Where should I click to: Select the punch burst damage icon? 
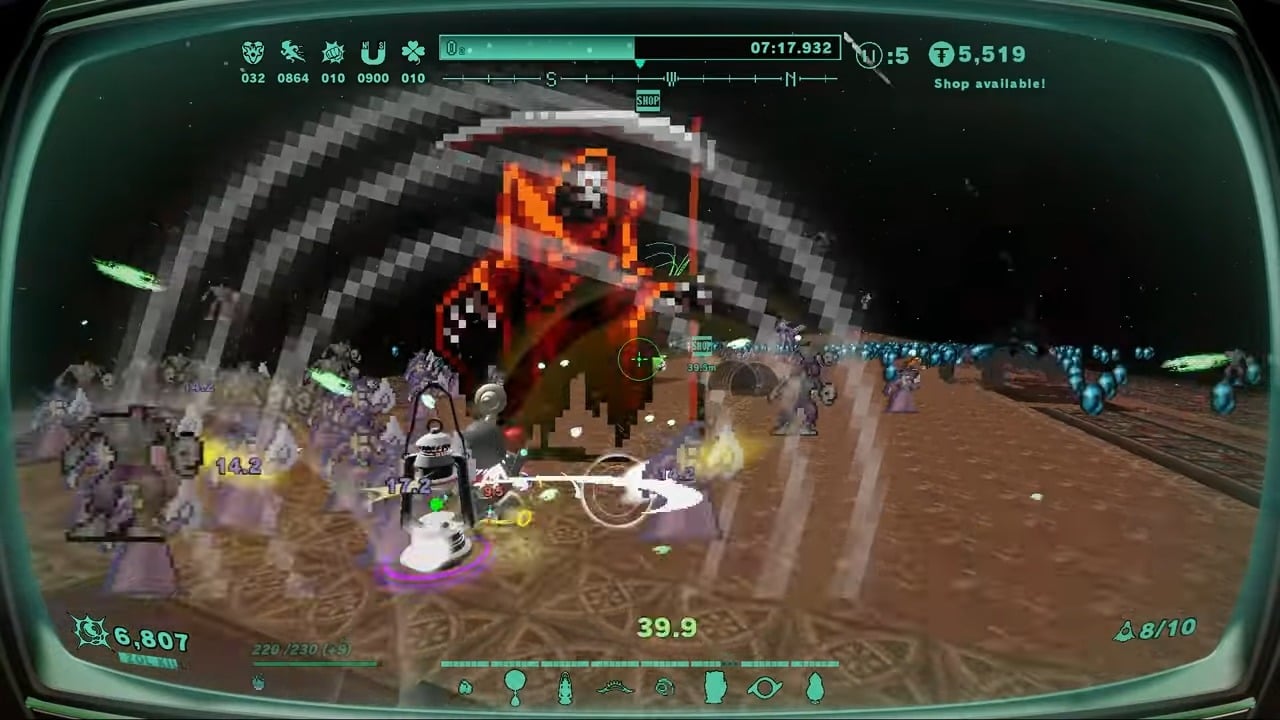pos(333,53)
